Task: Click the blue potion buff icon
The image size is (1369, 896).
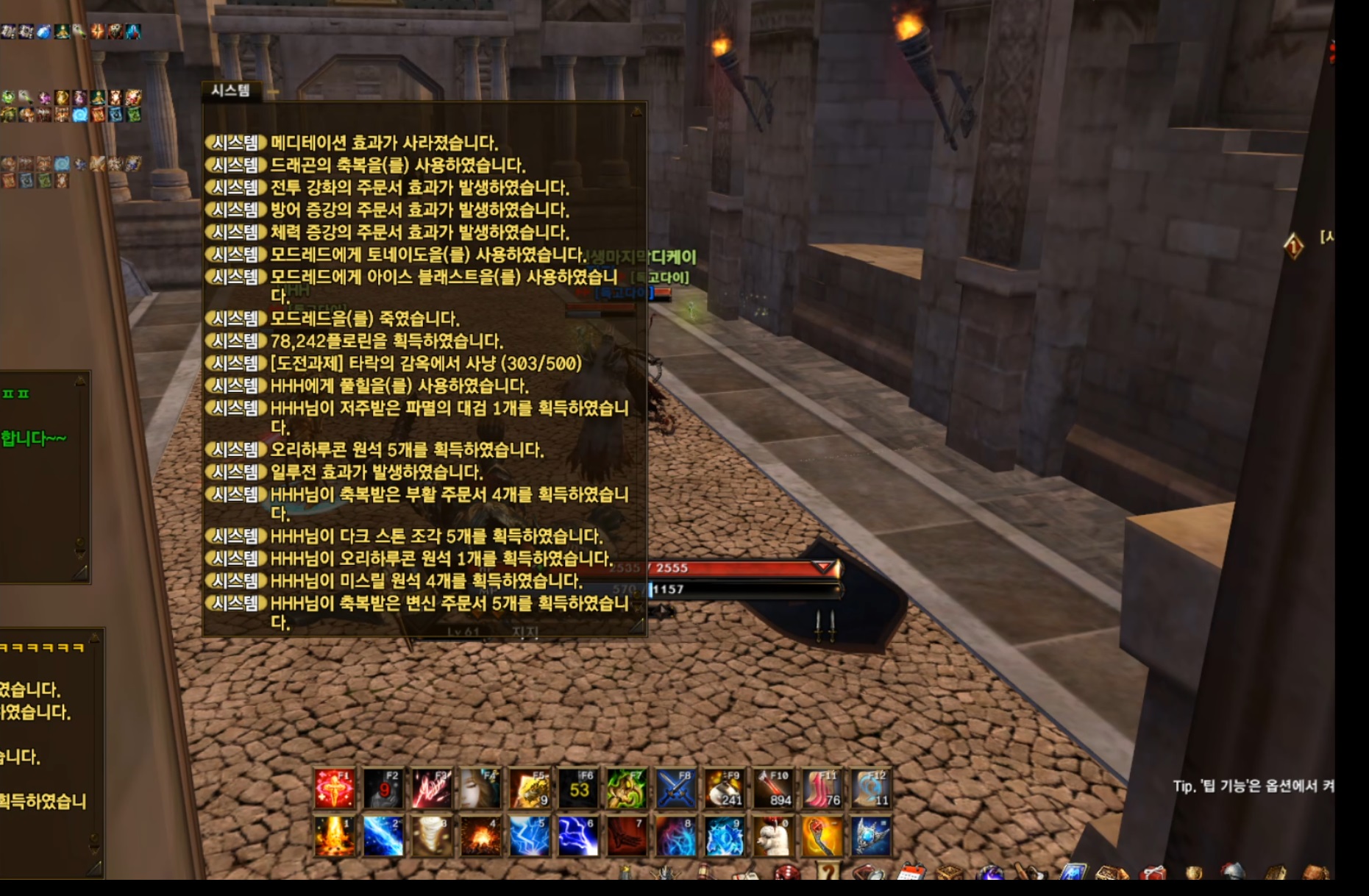Action: 44,32
